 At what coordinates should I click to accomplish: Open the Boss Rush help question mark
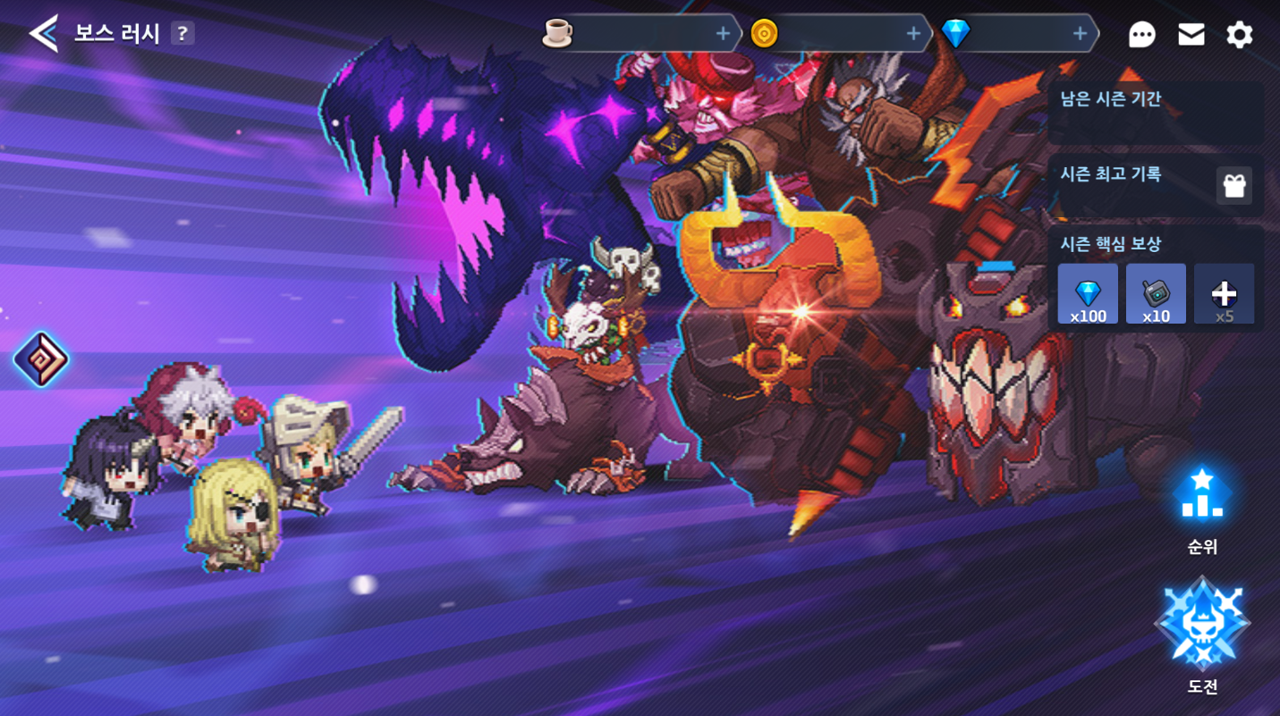tap(181, 34)
